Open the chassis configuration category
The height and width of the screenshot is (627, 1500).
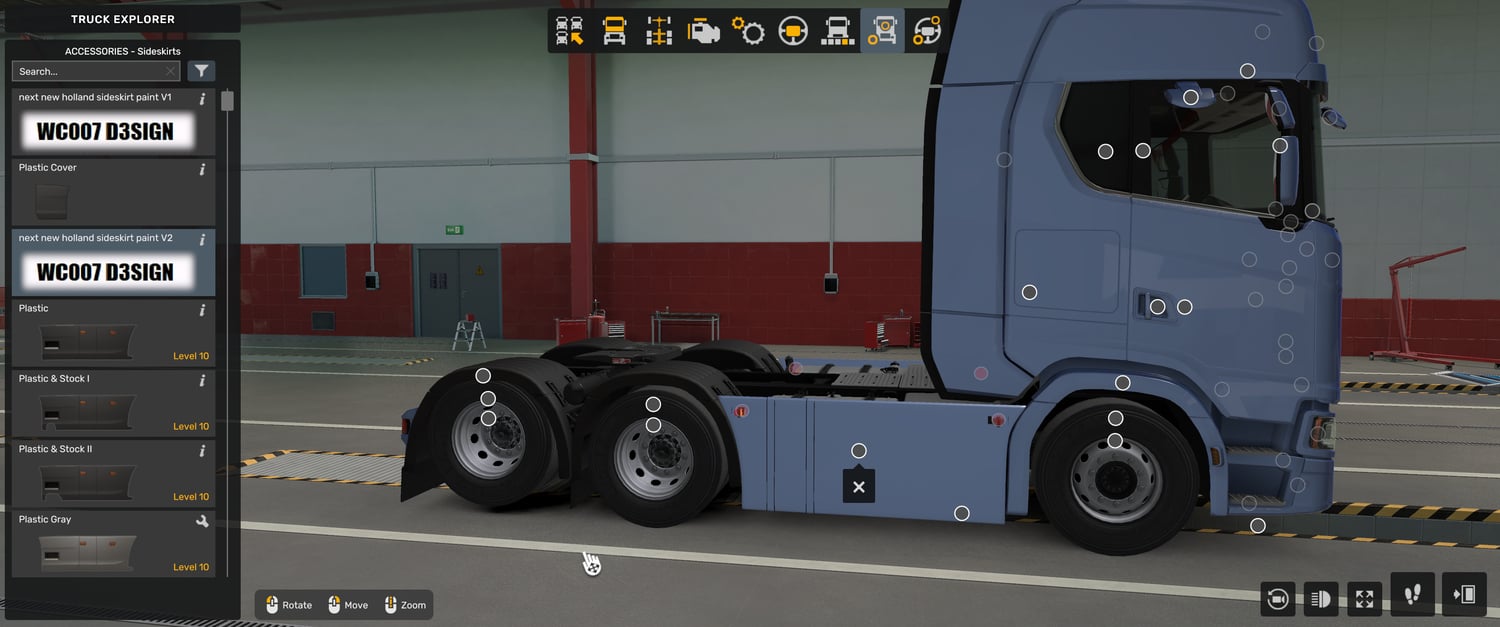659,31
